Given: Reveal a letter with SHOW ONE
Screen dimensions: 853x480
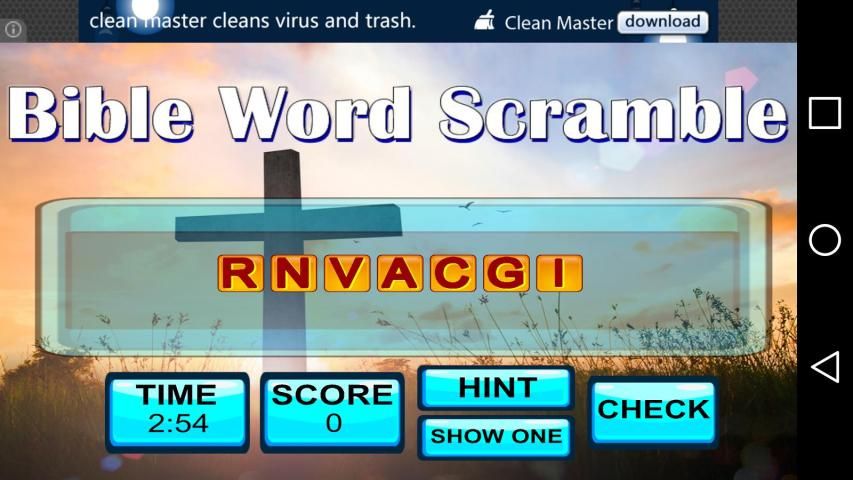Looking at the screenshot, I should 496,437.
